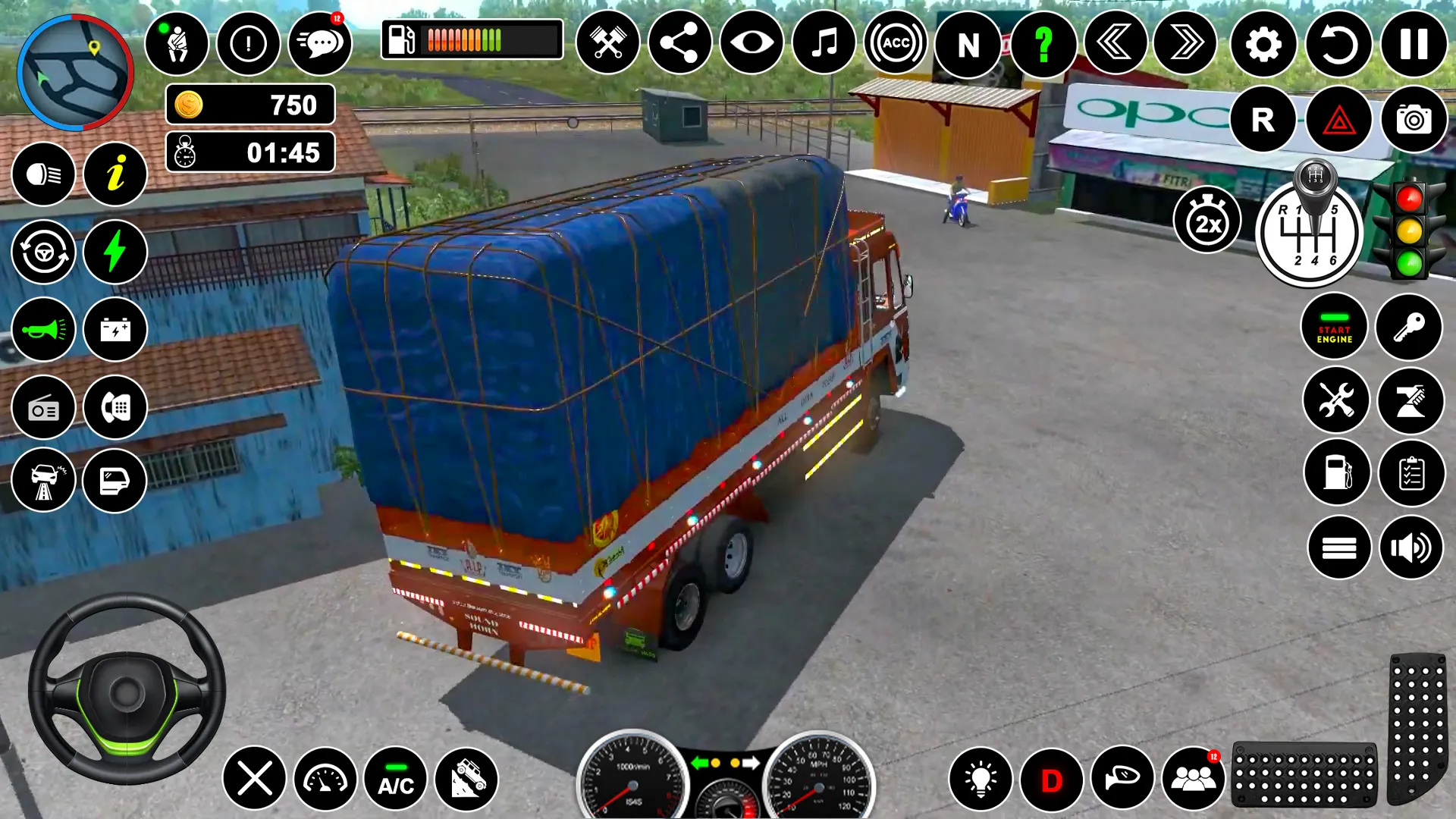1456x819 pixels.
Task: Tap the screenshot camera icon
Action: pyautogui.click(x=1412, y=120)
